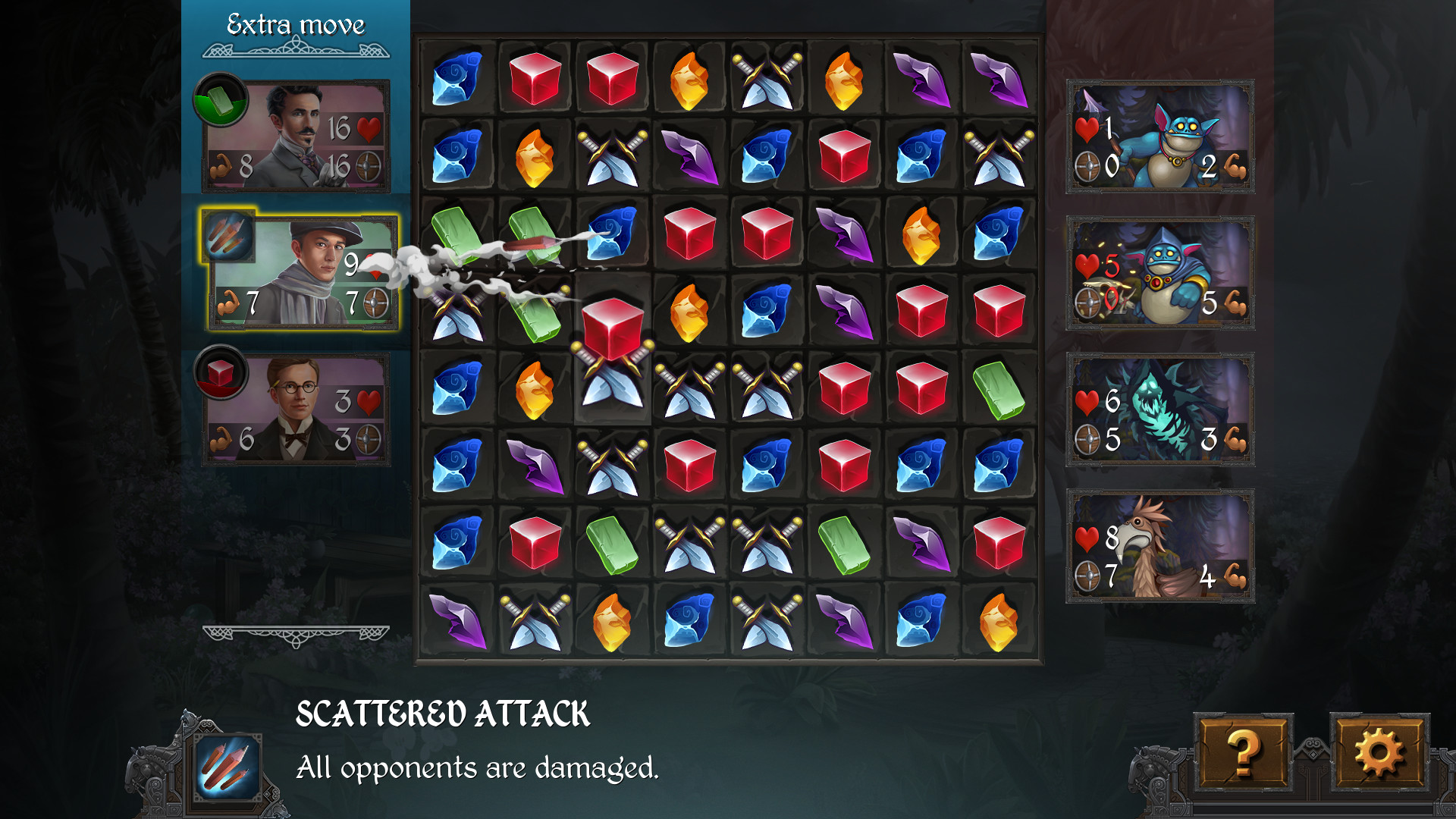Click the purple shard gem in the top-right board corner
1456x819 pixels.
(x=997, y=76)
